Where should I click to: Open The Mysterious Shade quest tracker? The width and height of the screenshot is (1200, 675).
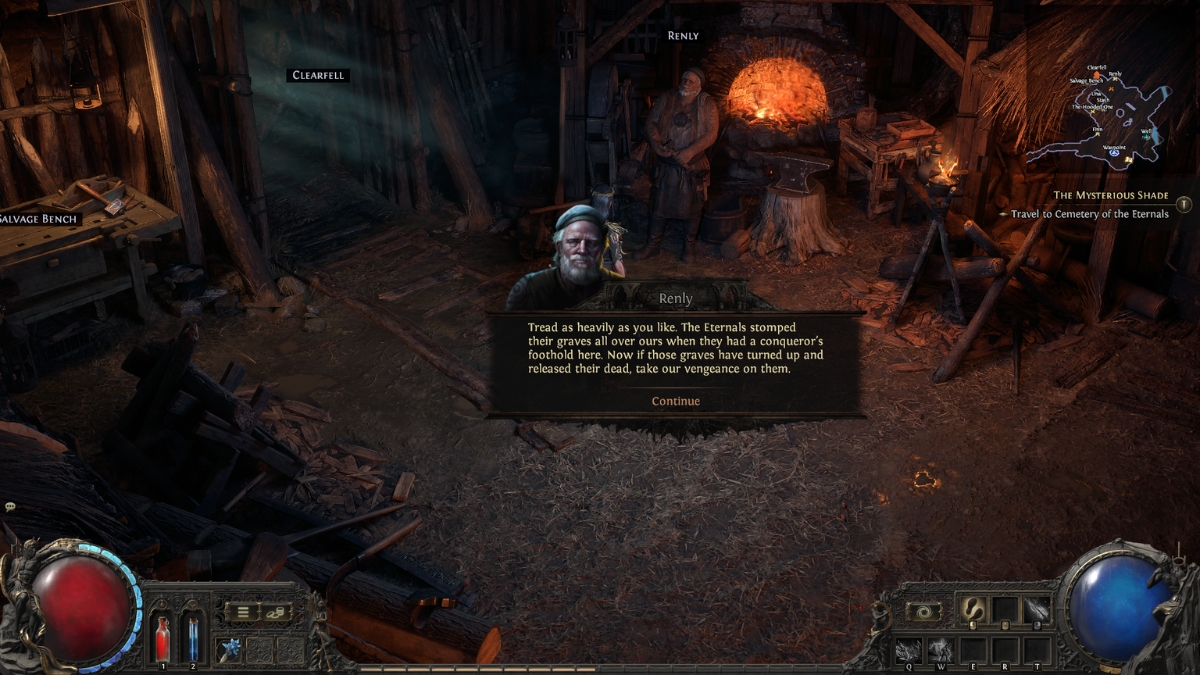(1110, 195)
